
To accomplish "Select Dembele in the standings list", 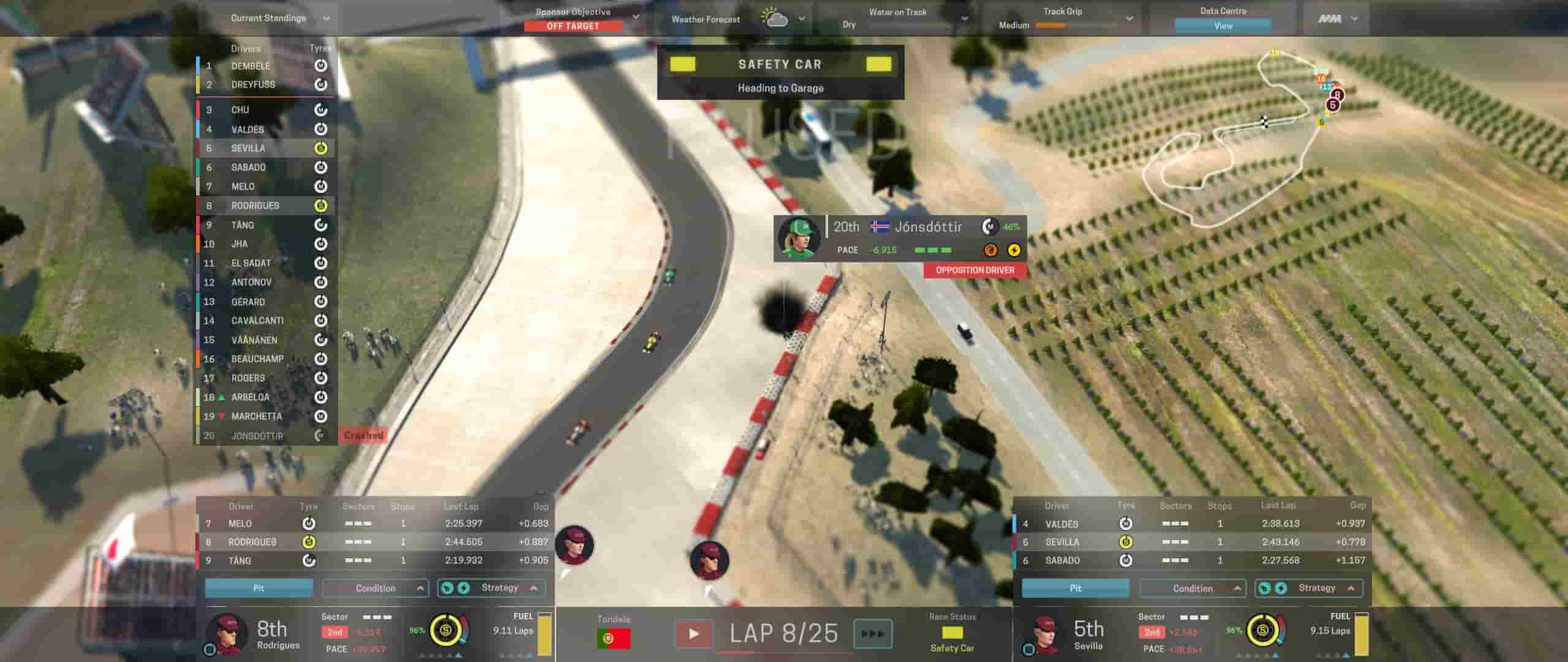I will click(x=251, y=66).
